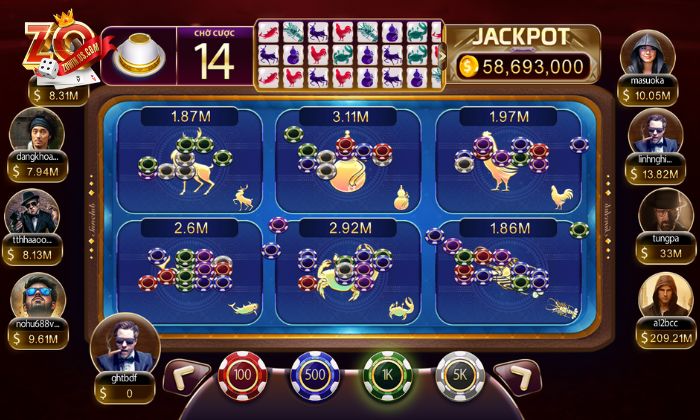Place a bet on the deer tile
This screenshot has width=700, height=420.
[190, 165]
